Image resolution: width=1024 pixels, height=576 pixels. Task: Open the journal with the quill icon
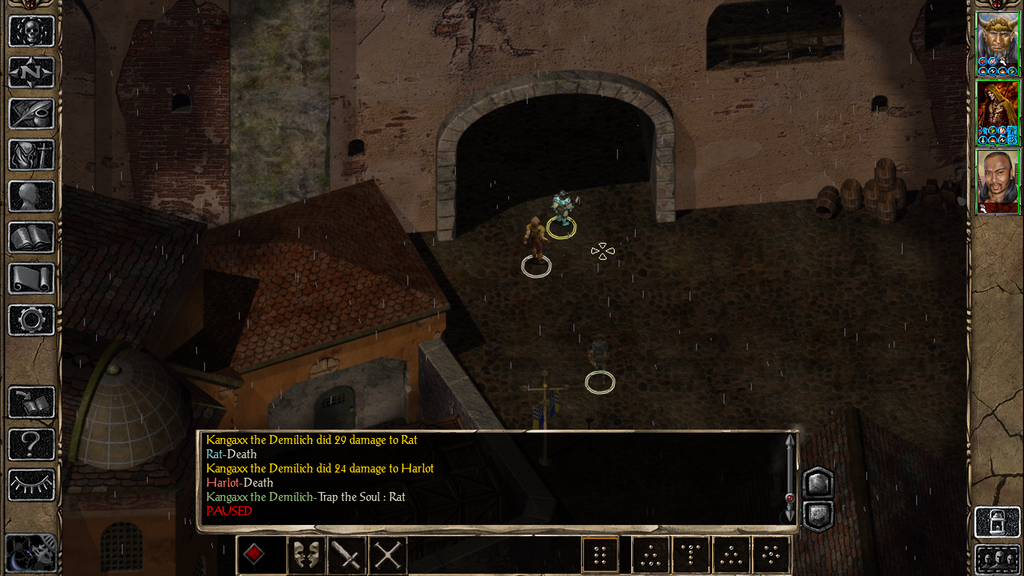coord(31,113)
